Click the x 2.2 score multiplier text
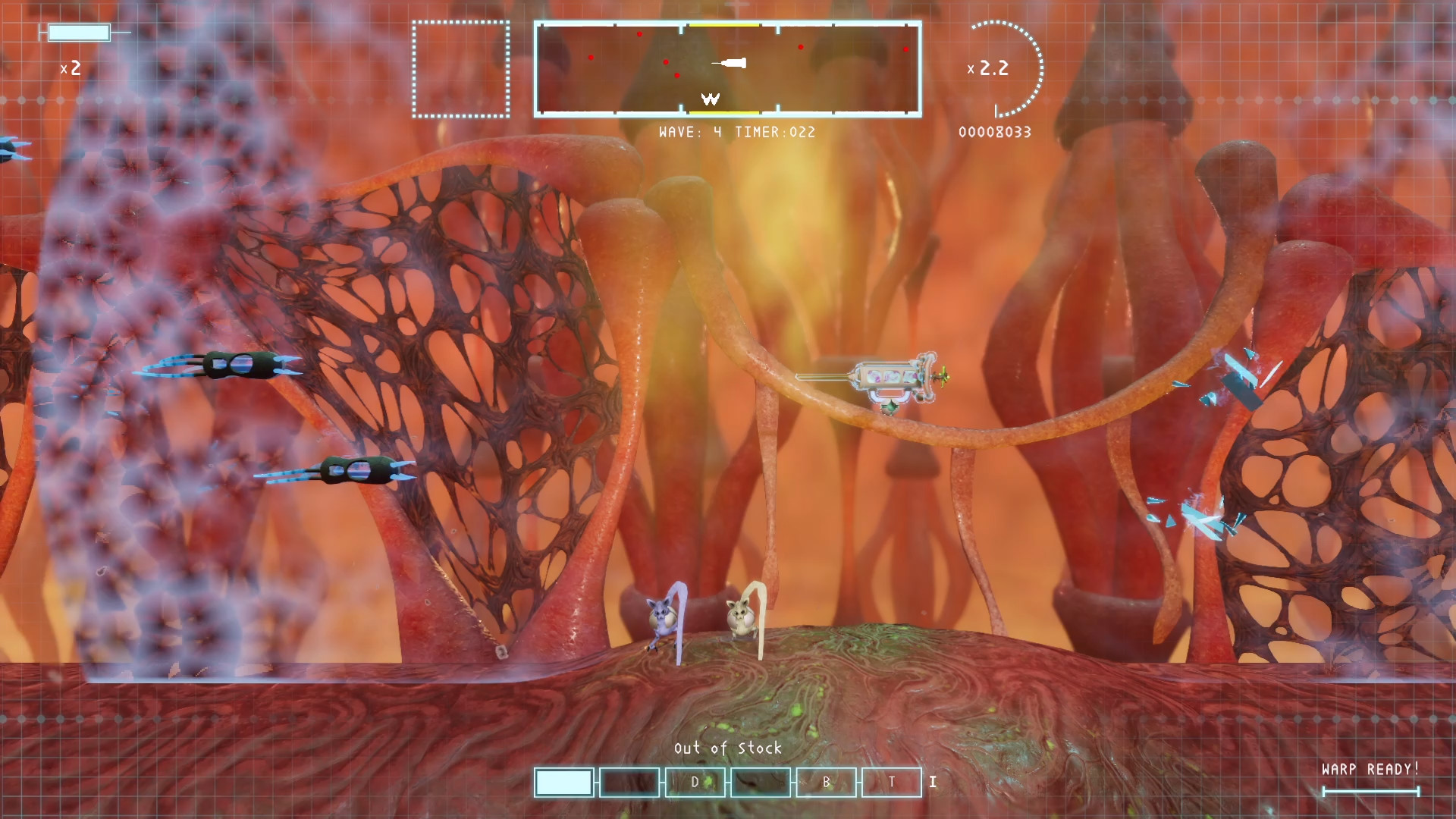Screen dimensions: 1456x819 click(x=988, y=68)
